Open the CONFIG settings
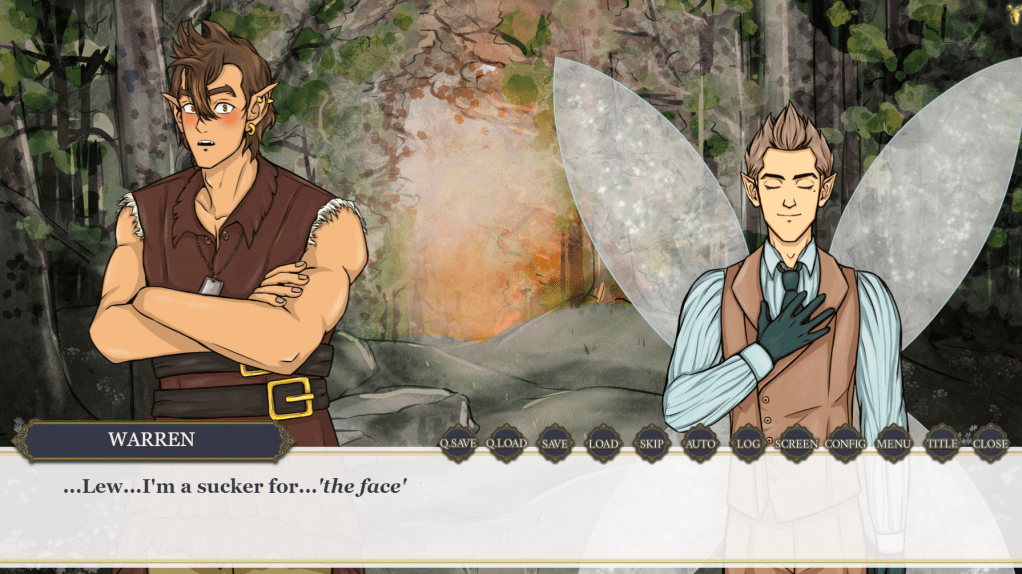 (845, 443)
